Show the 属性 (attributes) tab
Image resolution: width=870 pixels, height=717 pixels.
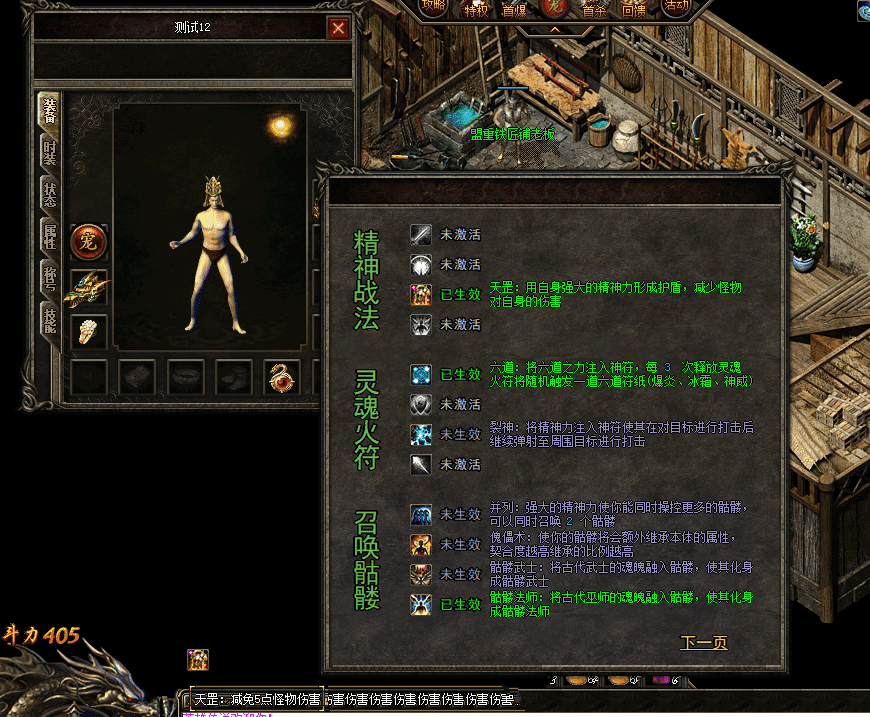[x=49, y=235]
